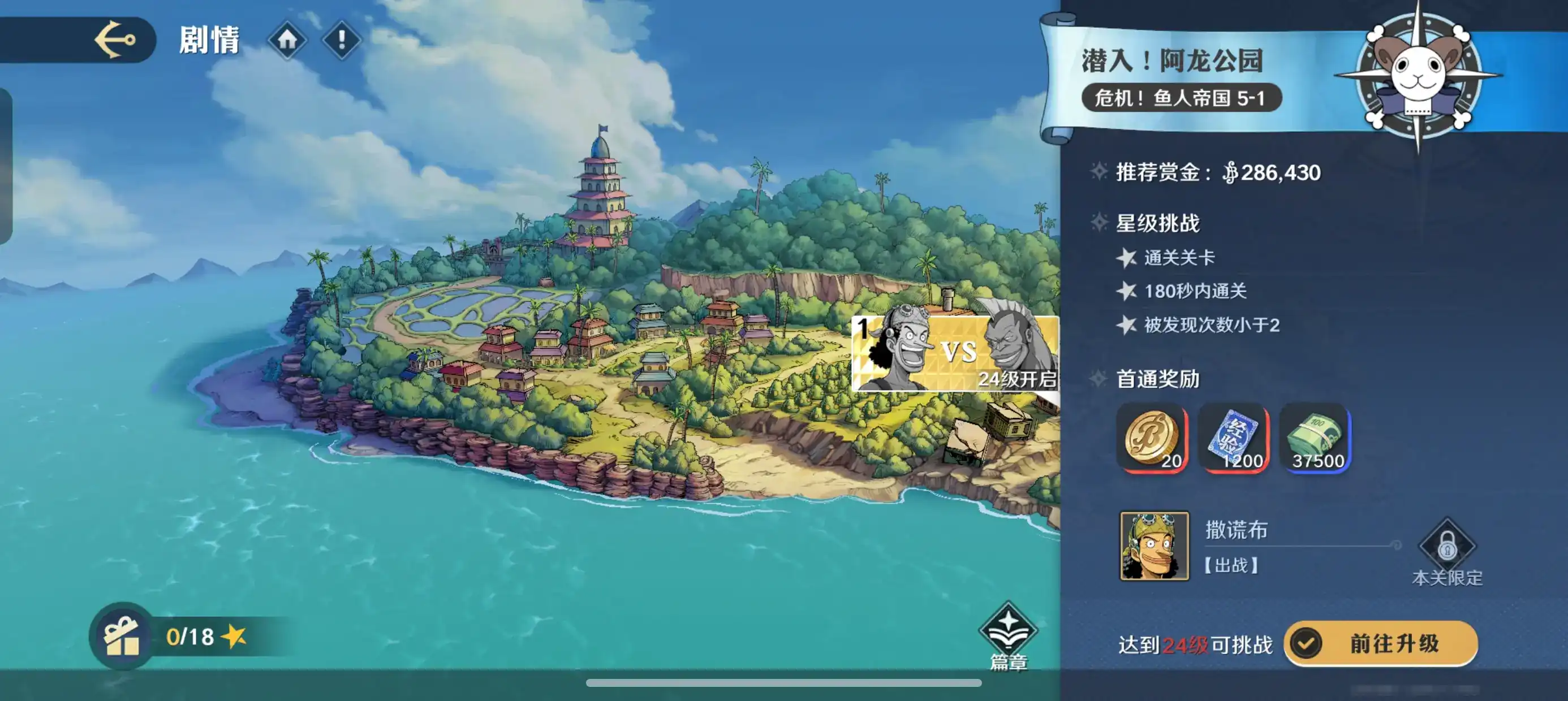1568x701 pixels.
Task: Select the gold Berry coin reward icon
Action: coord(1150,437)
